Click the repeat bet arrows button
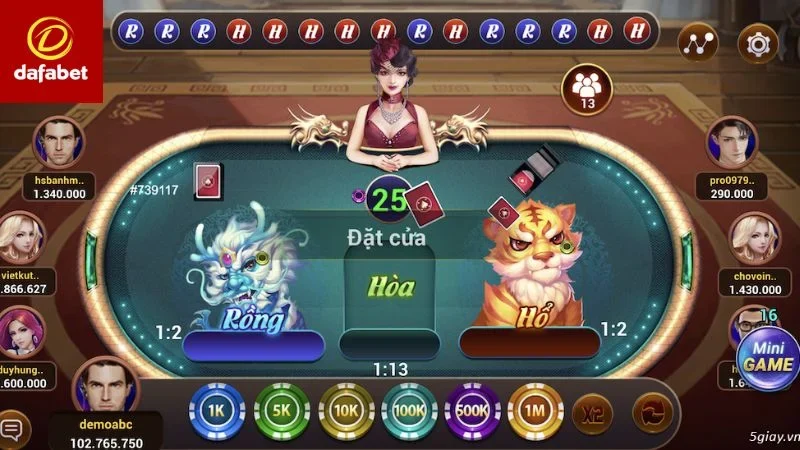The width and height of the screenshot is (800, 450). tap(651, 411)
